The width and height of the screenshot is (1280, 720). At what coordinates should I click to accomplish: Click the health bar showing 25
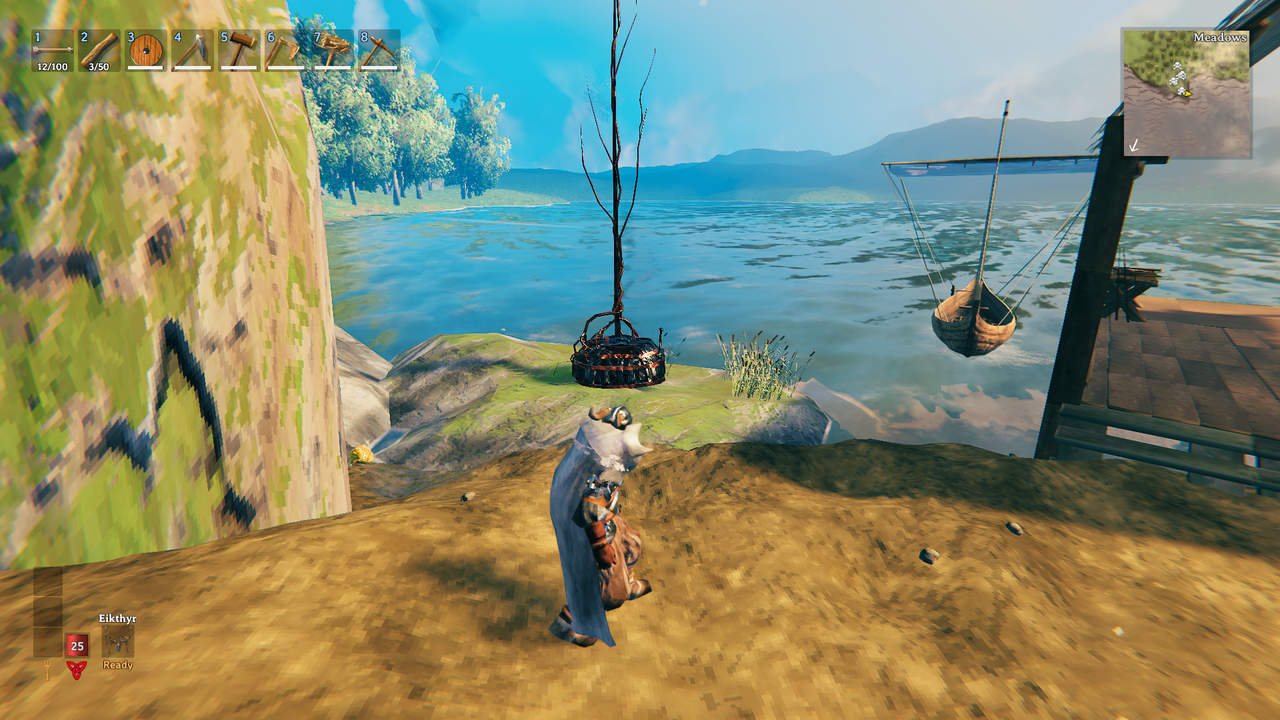pos(77,645)
